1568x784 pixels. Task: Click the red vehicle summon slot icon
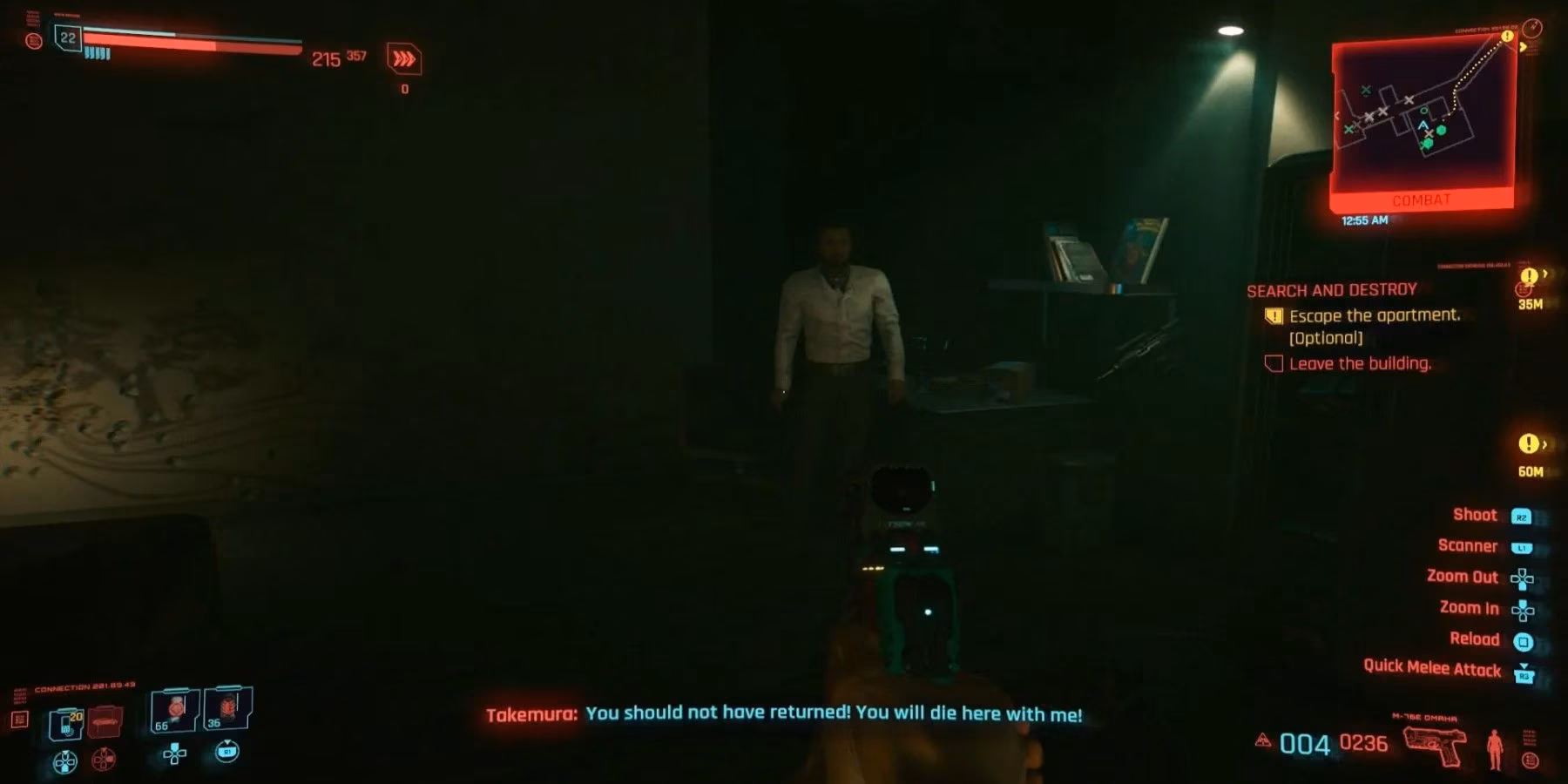(x=105, y=721)
